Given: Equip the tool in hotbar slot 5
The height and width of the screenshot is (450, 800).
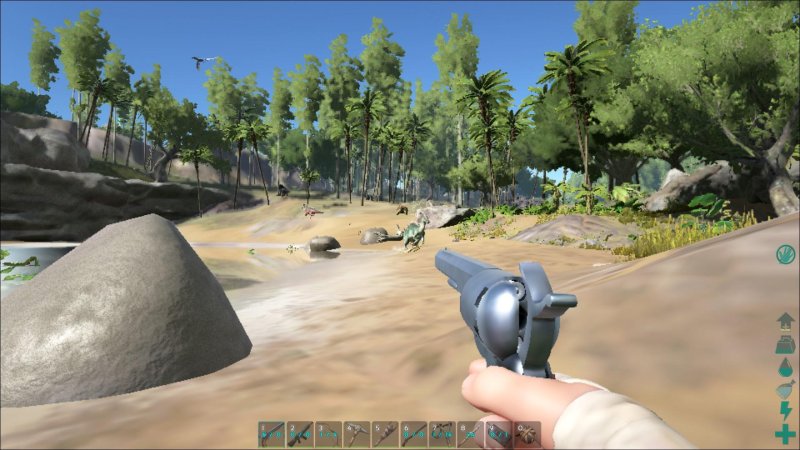Looking at the screenshot, I should point(385,433).
